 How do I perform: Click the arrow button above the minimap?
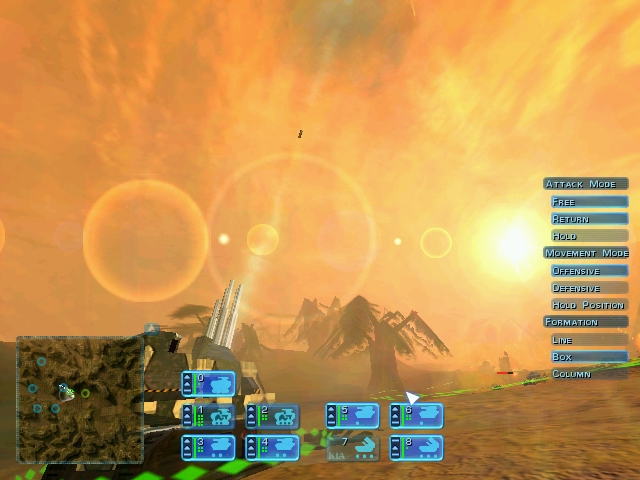tap(152, 328)
